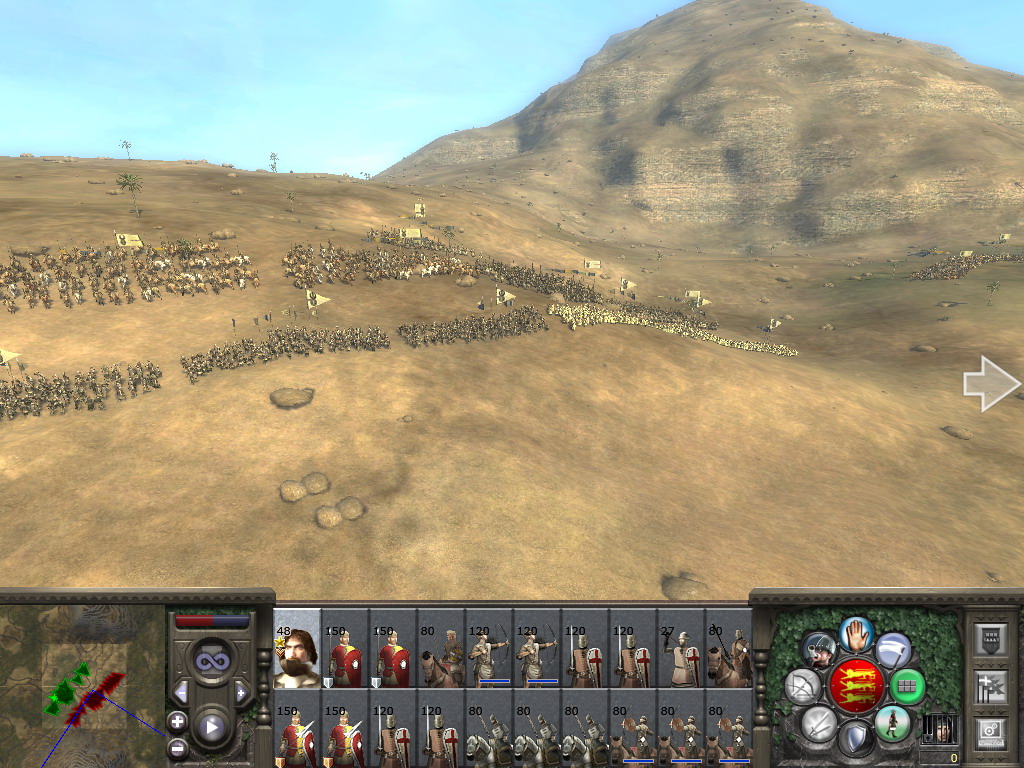1024x768 pixels.
Task: Increase battle speed with the right arrow
Action: click(241, 691)
